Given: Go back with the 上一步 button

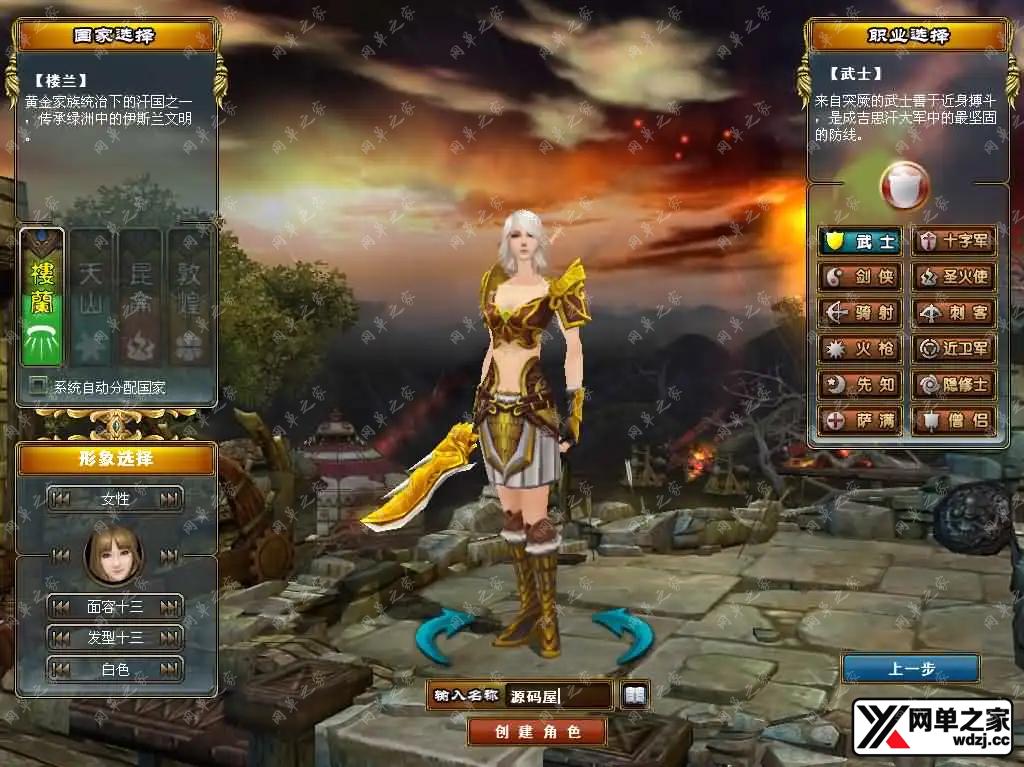Looking at the screenshot, I should coord(910,668).
